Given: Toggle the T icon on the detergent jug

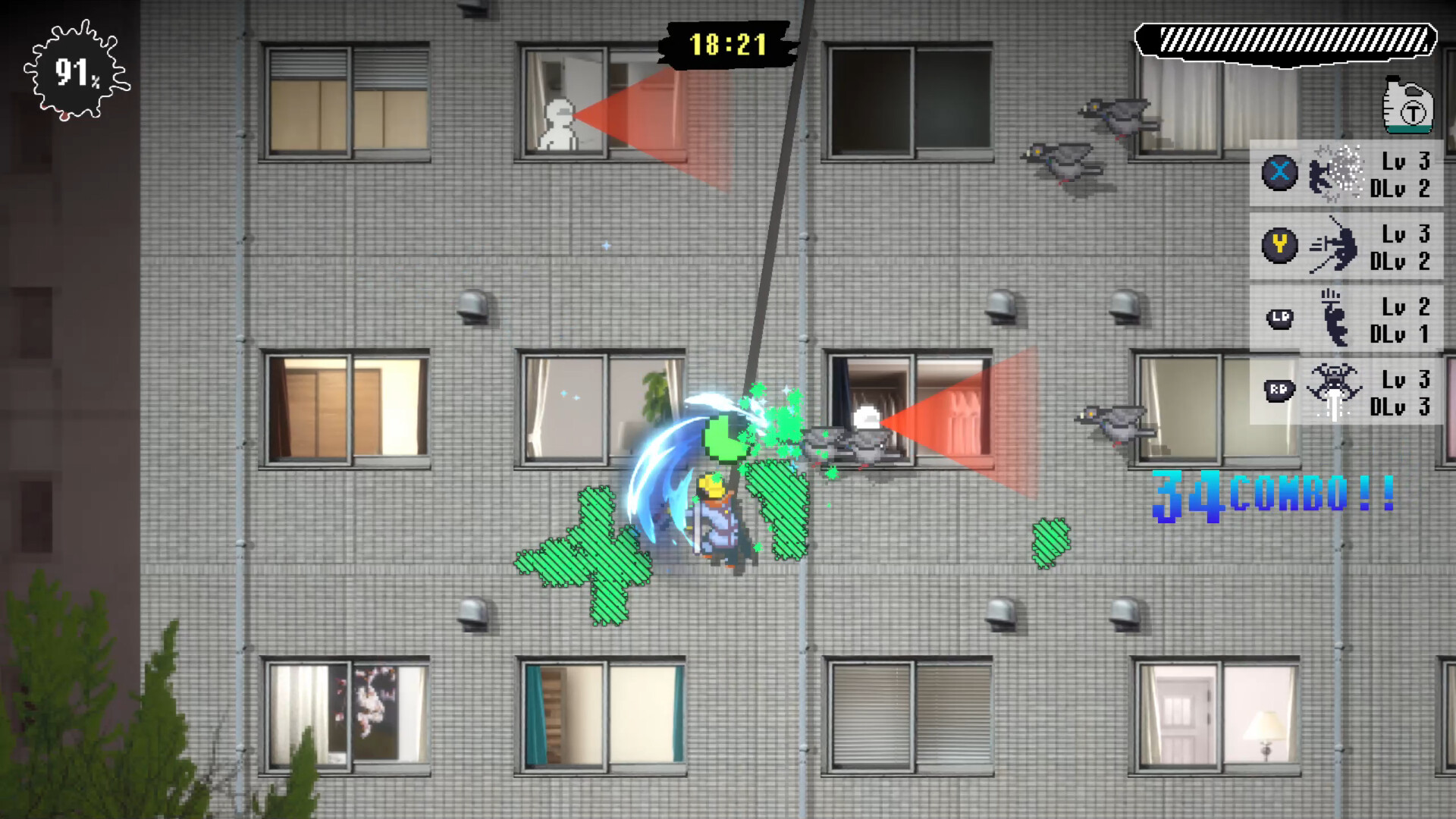Looking at the screenshot, I should tap(1414, 114).
